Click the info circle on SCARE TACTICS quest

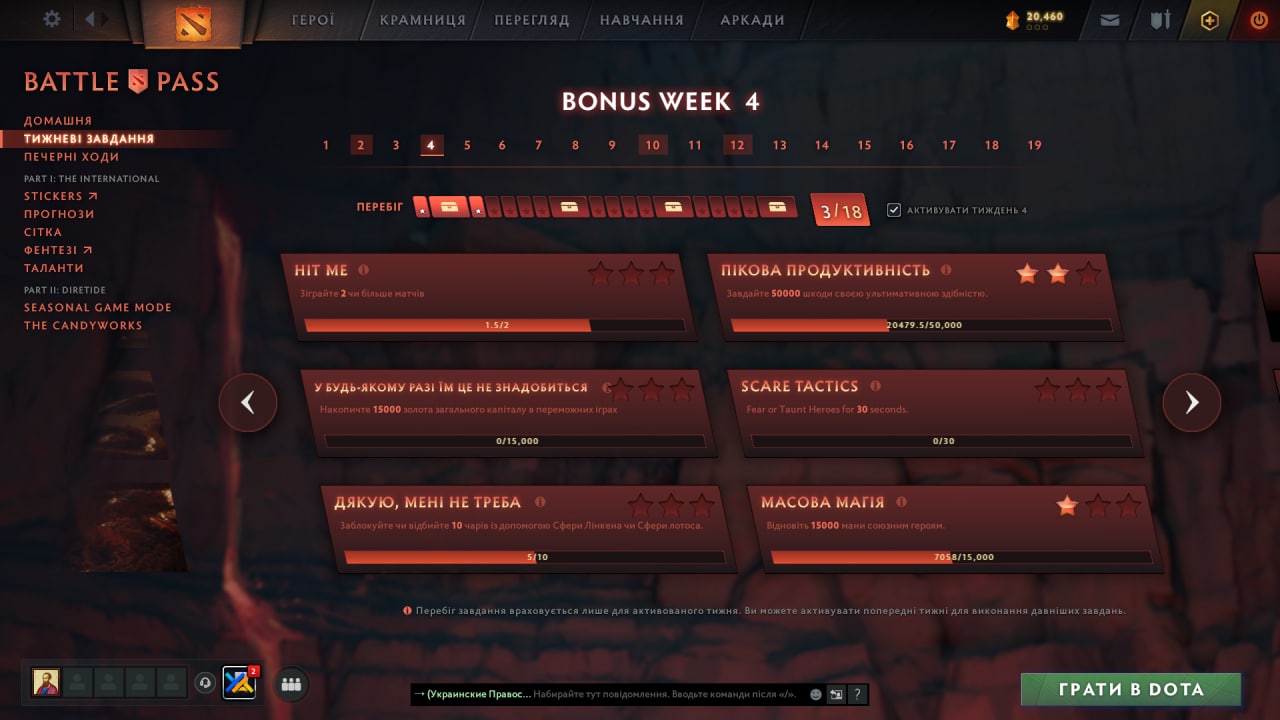[x=875, y=386]
